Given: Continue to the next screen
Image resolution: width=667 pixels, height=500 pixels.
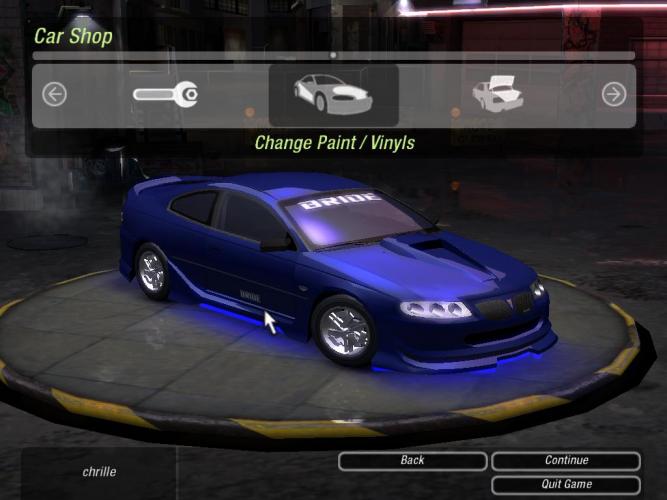Looking at the screenshot, I should pyautogui.click(x=566, y=461).
